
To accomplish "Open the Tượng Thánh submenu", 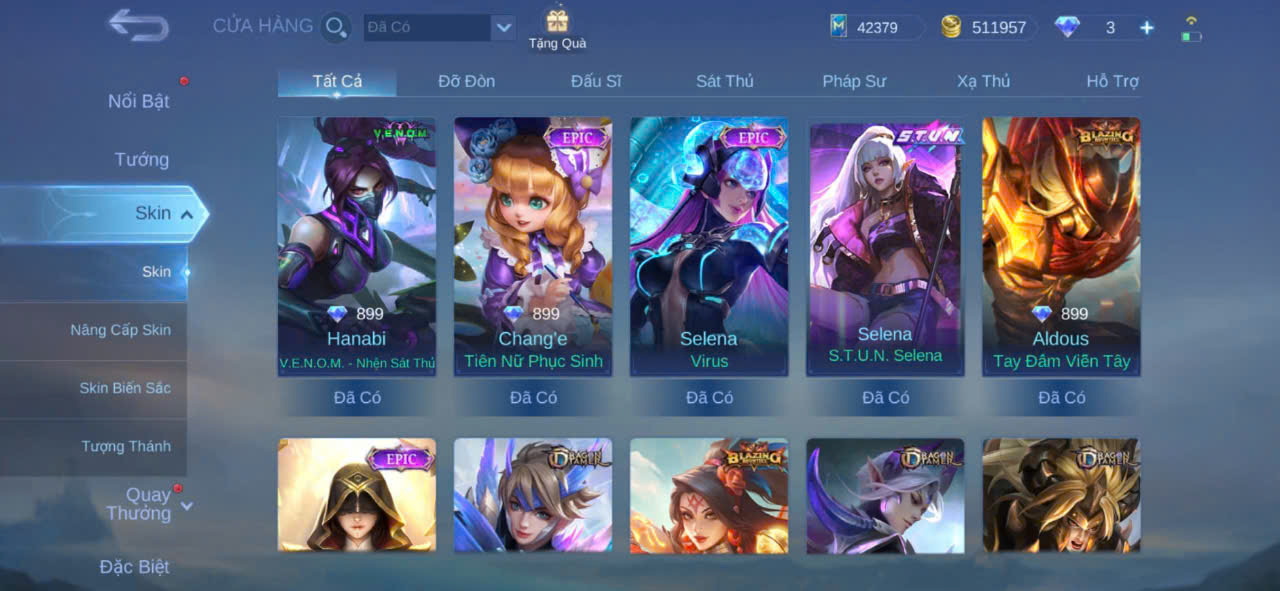I will 126,446.
